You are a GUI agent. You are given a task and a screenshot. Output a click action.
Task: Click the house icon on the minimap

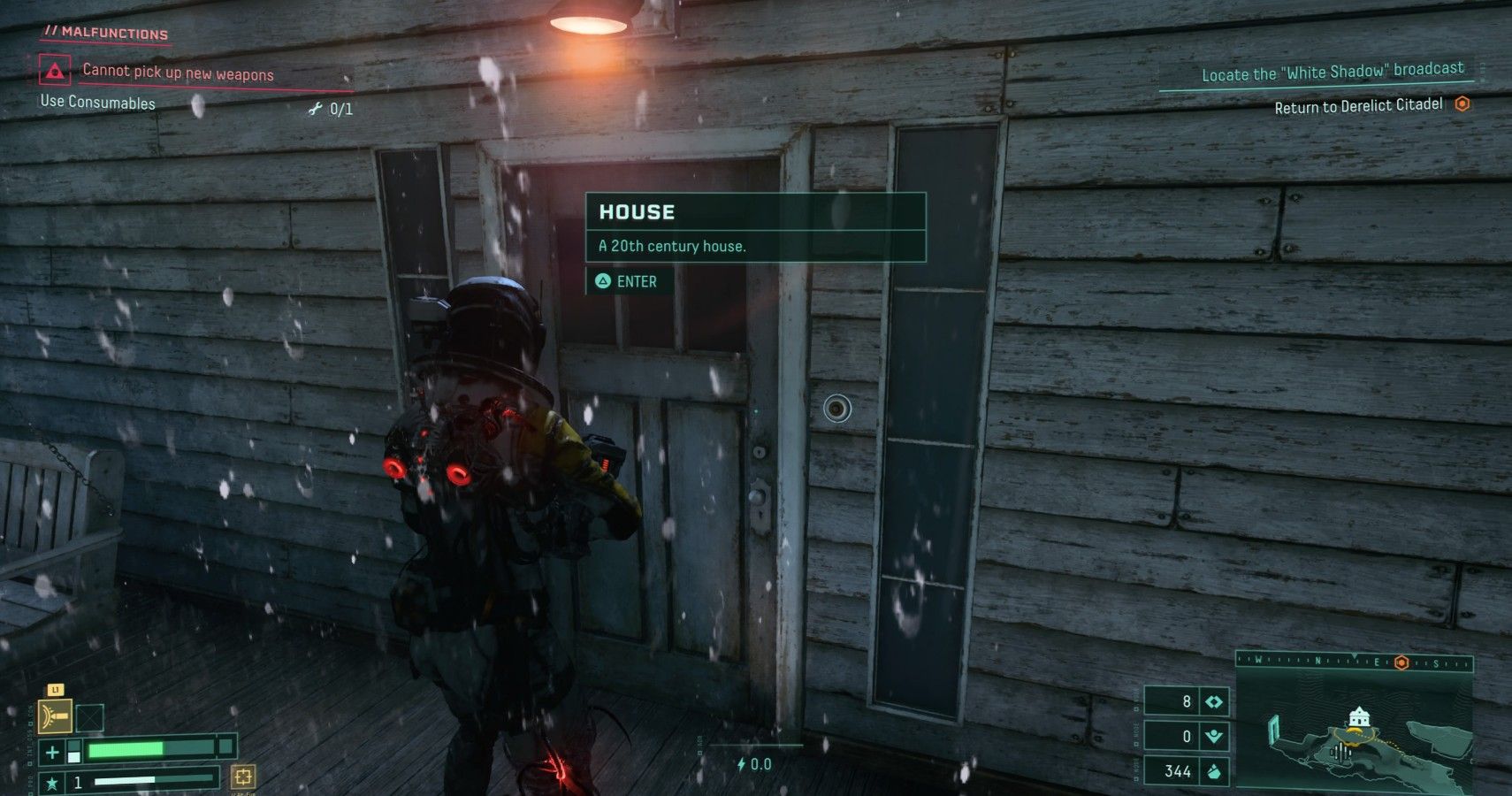1360,717
